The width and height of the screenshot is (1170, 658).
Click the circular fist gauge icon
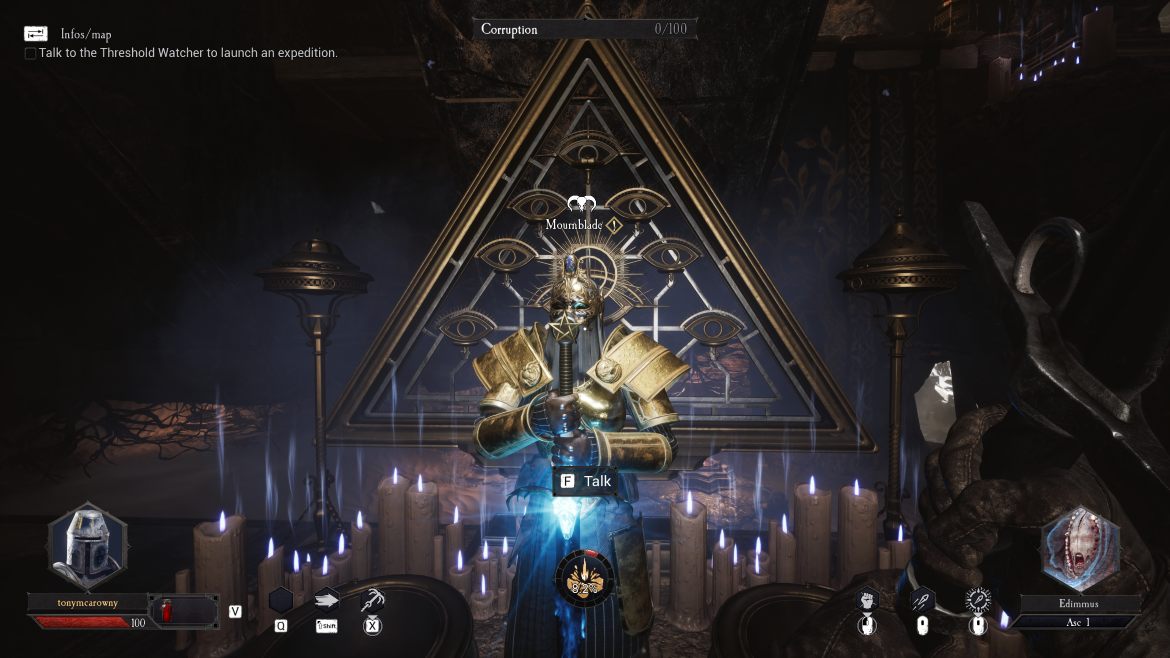click(x=585, y=578)
